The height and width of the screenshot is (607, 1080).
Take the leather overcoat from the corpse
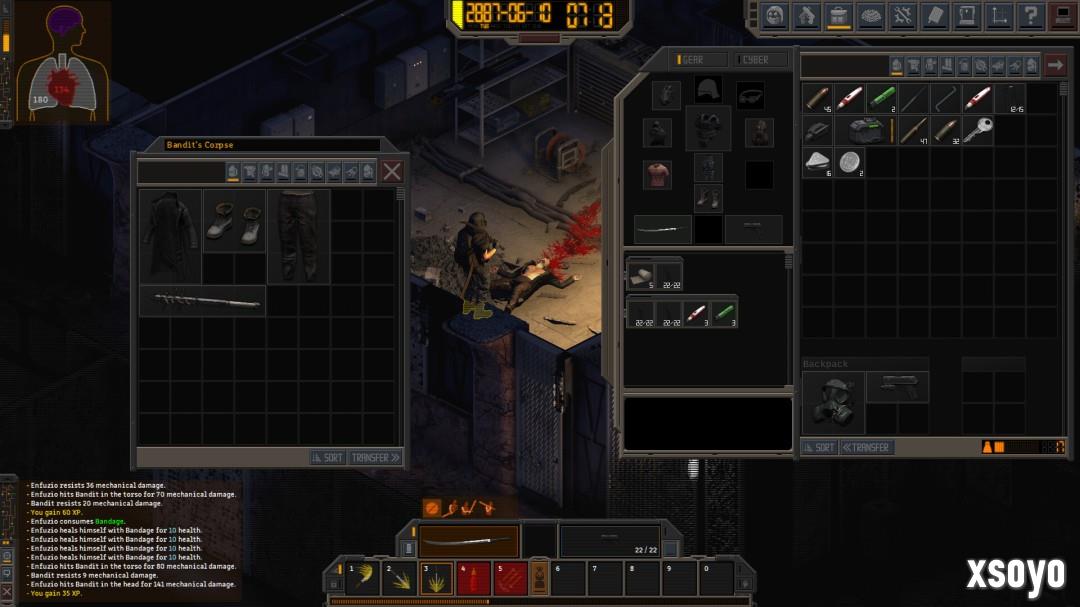pyautogui.click(x=170, y=235)
